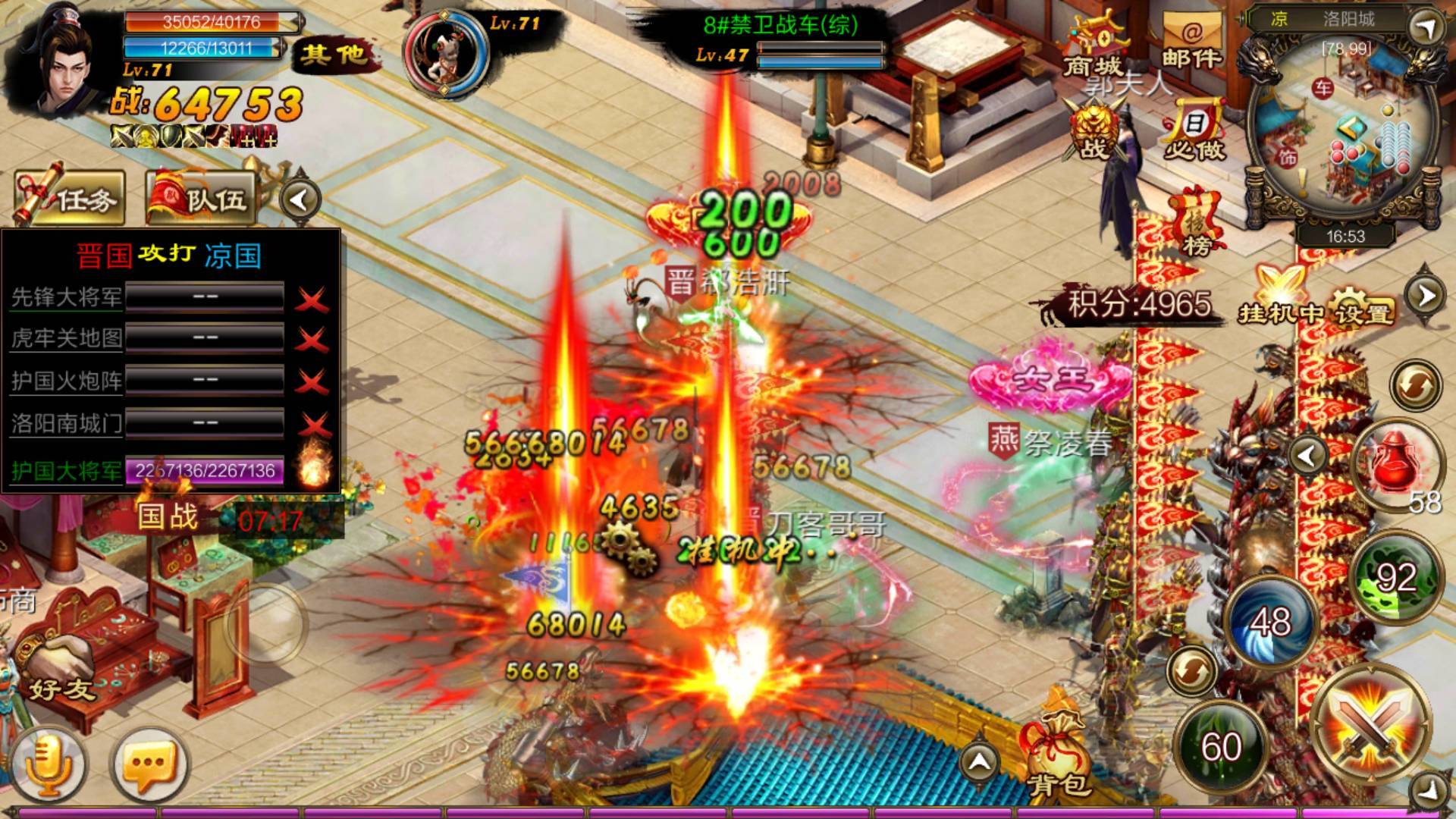
Task: Activate the blue swirl skill
Action: point(1270,622)
